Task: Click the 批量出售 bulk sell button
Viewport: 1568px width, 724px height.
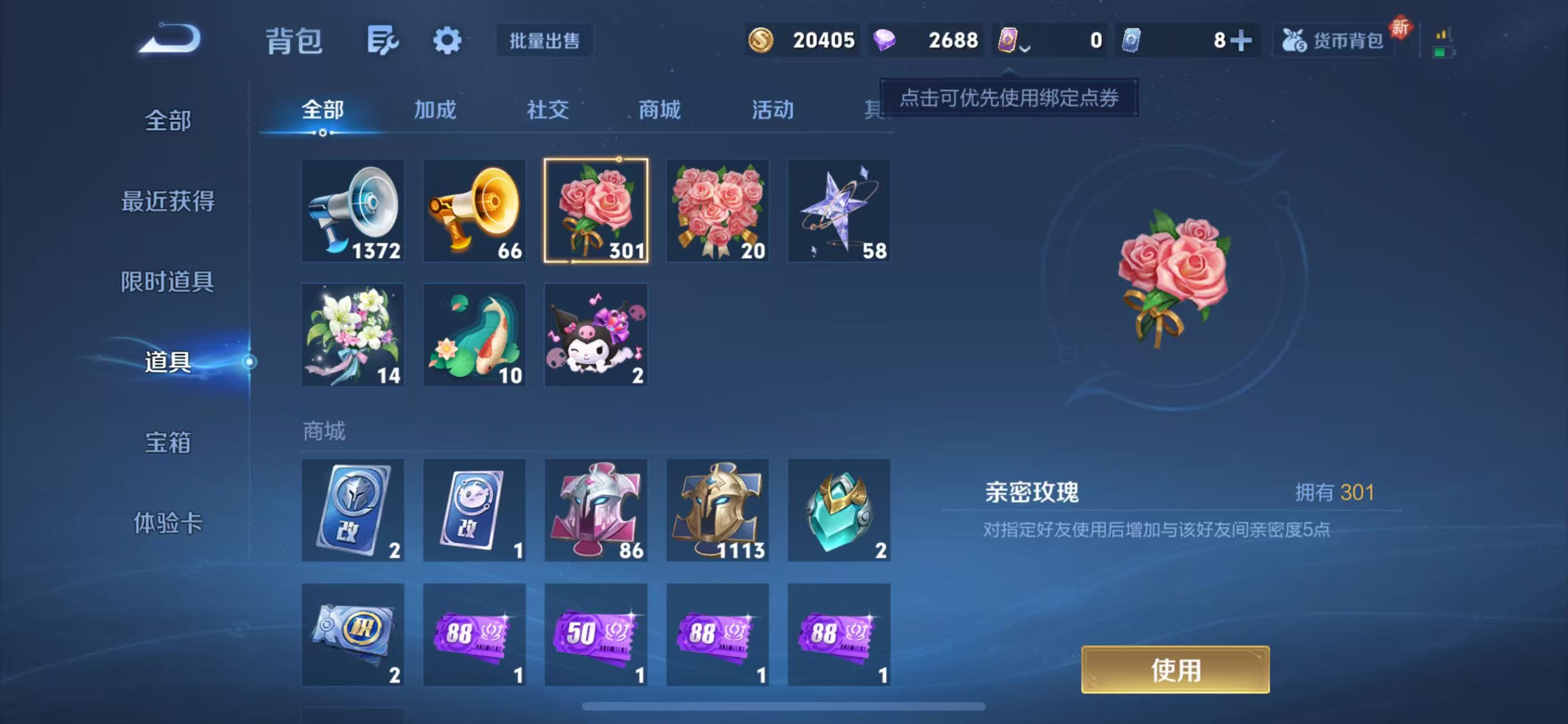Action: (x=544, y=41)
